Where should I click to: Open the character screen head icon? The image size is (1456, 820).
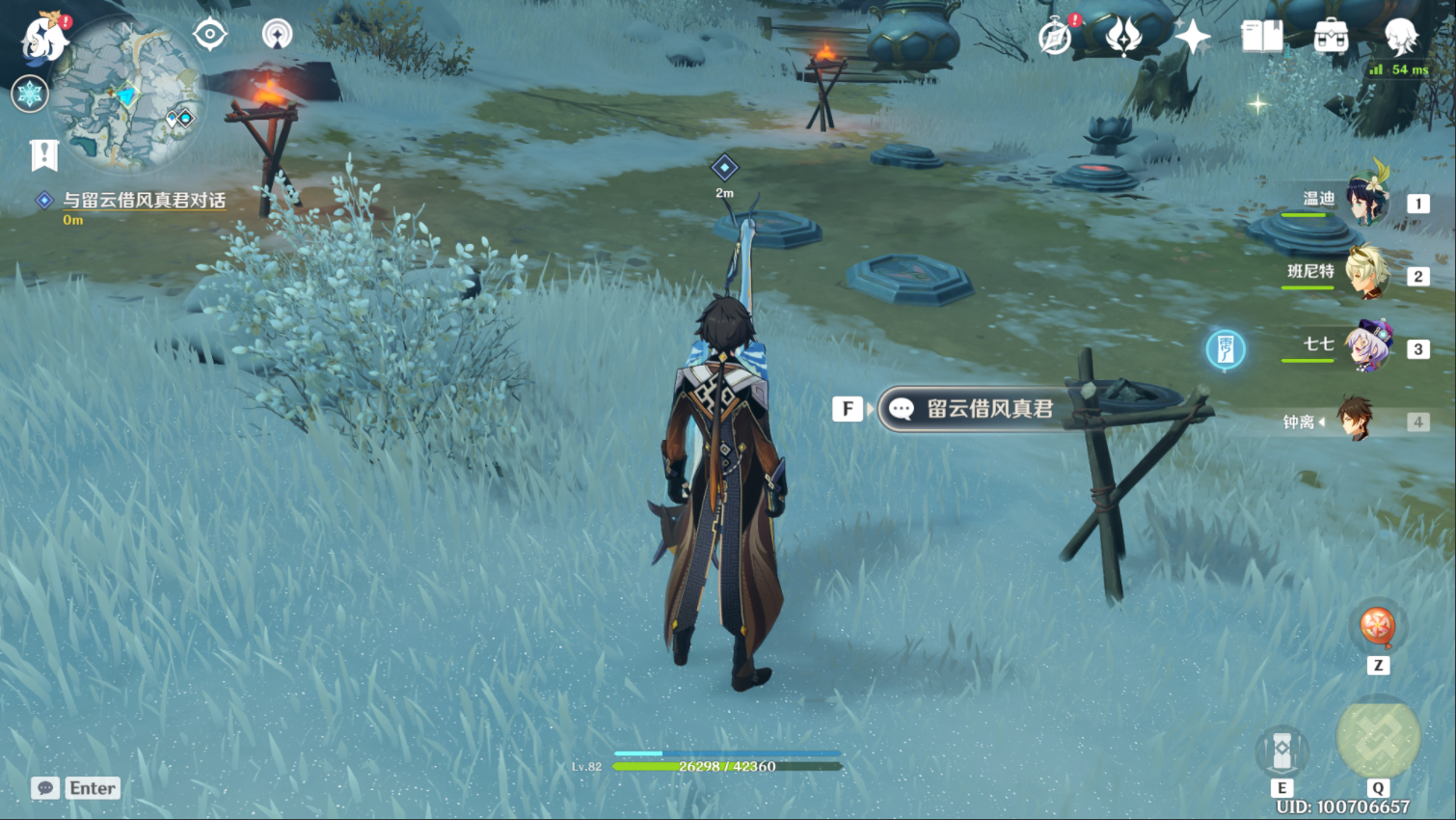coord(1400,37)
